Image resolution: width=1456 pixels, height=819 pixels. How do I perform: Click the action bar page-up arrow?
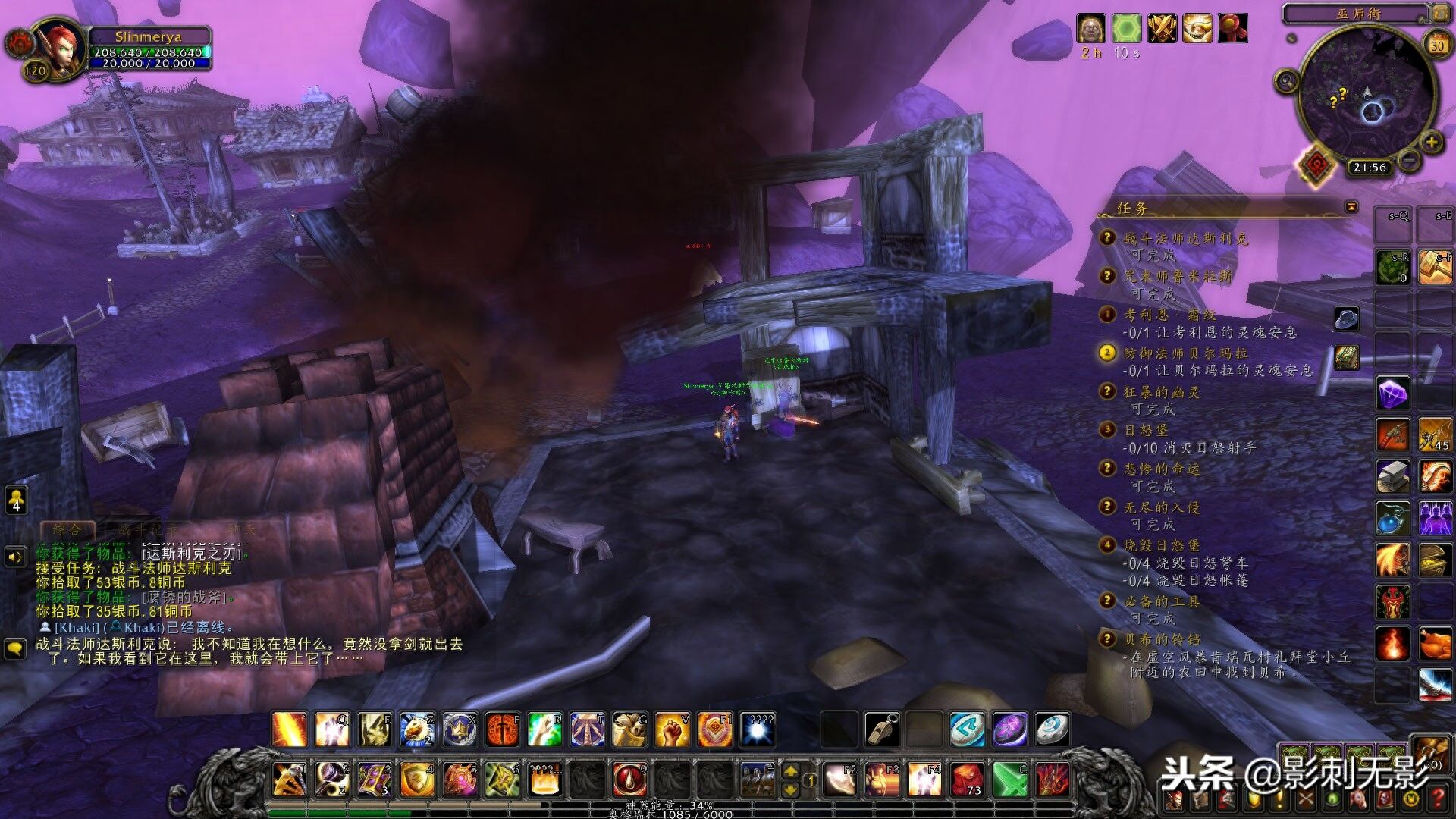tap(790, 771)
